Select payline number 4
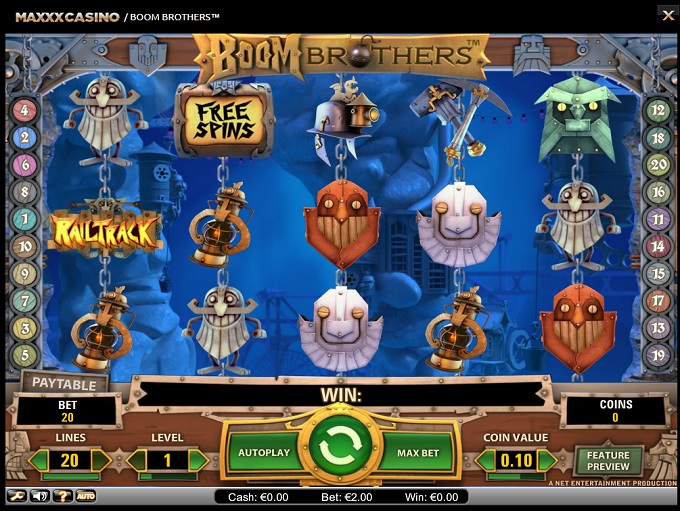The height and width of the screenshot is (511, 680). click(25, 111)
